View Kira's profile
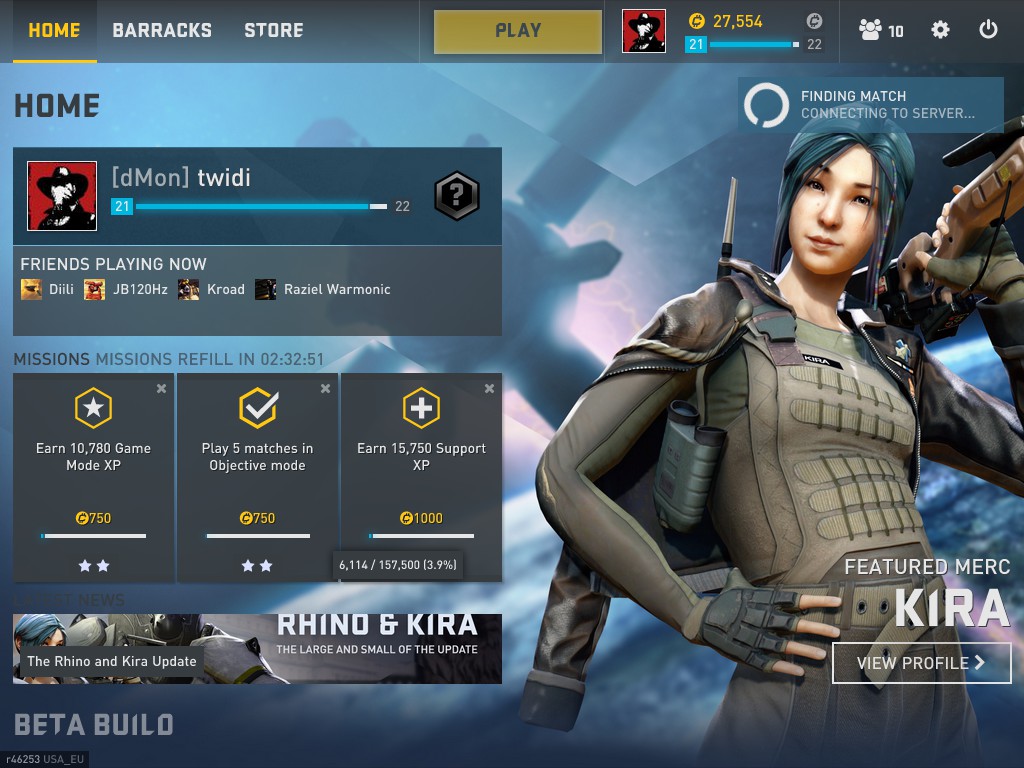 (921, 662)
